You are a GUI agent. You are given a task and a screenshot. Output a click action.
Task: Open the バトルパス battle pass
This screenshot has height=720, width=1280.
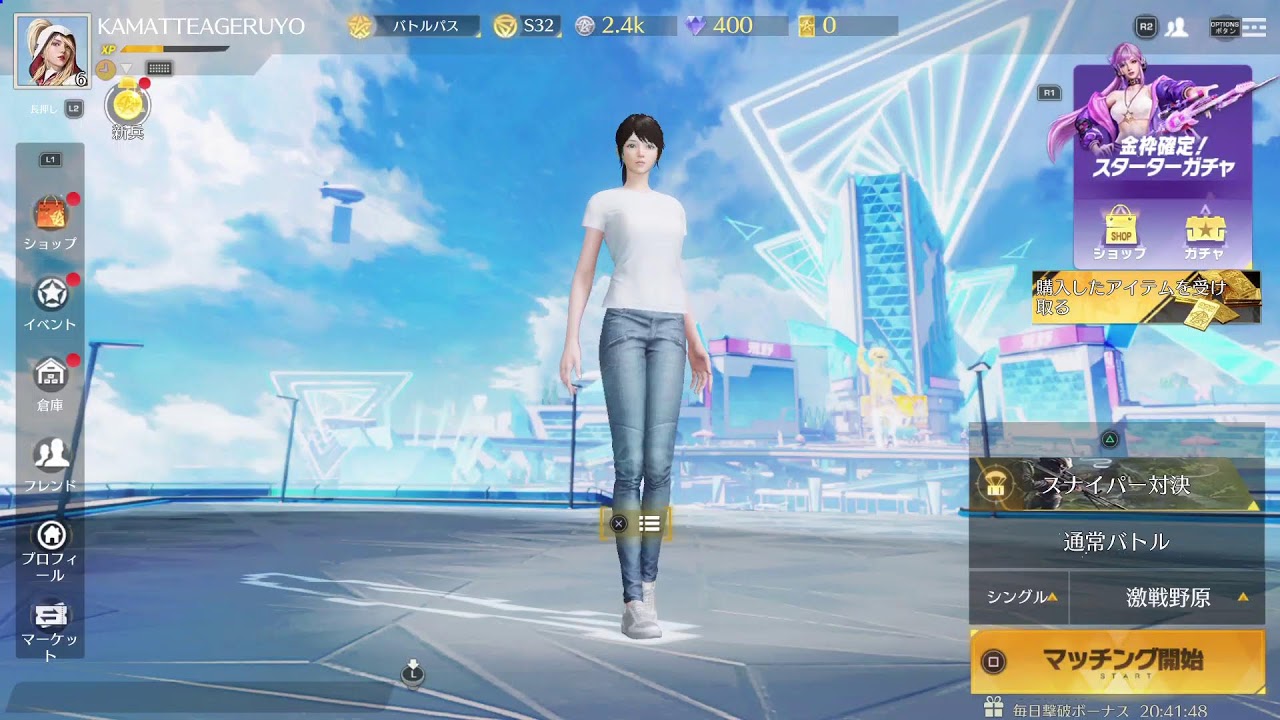coord(414,26)
